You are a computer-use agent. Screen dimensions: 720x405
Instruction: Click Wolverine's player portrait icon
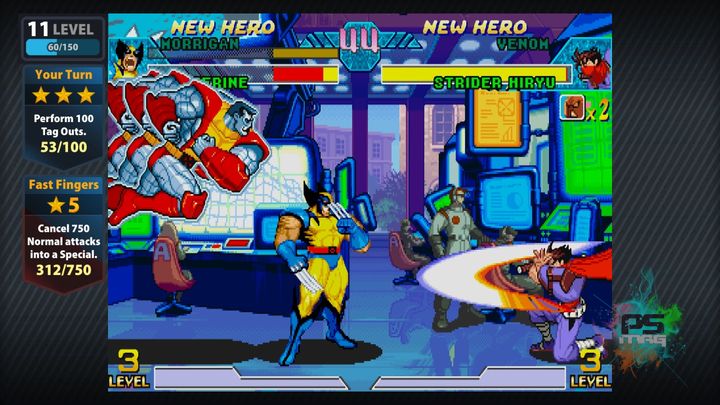tap(128, 58)
